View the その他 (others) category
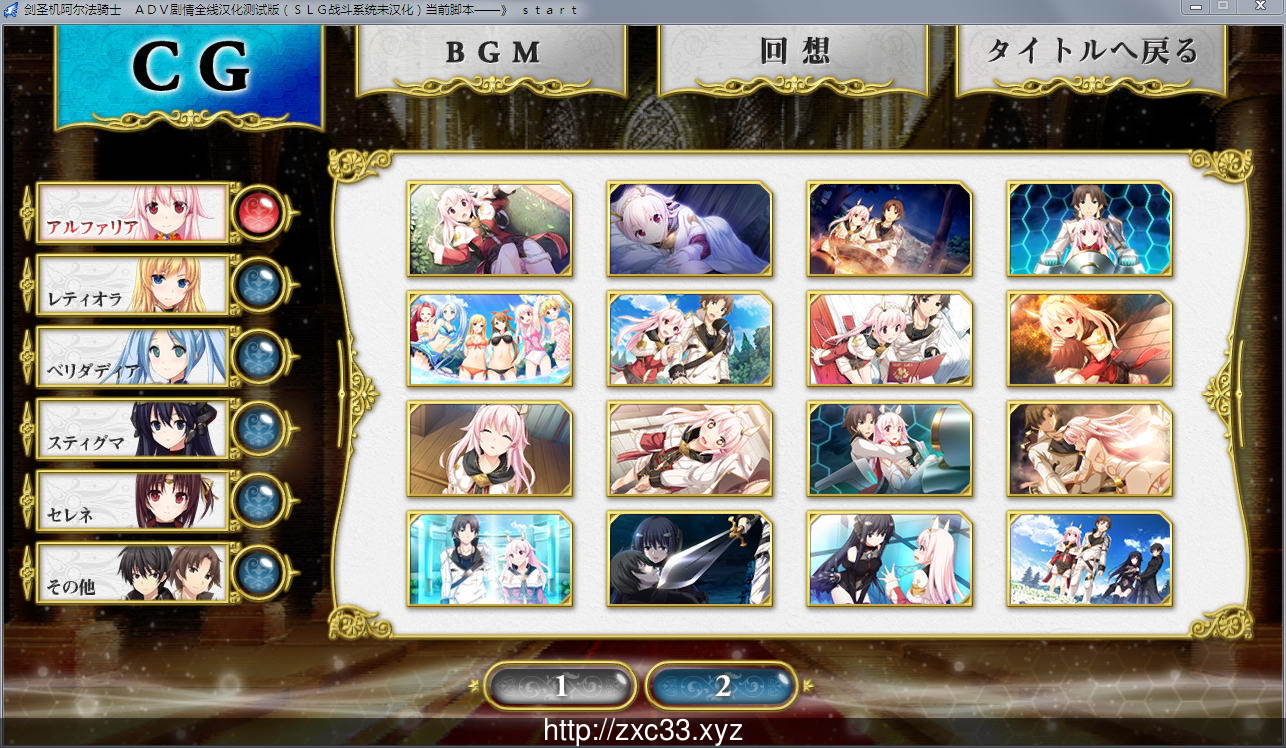Image resolution: width=1286 pixels, height=748 pixels. 132,573
